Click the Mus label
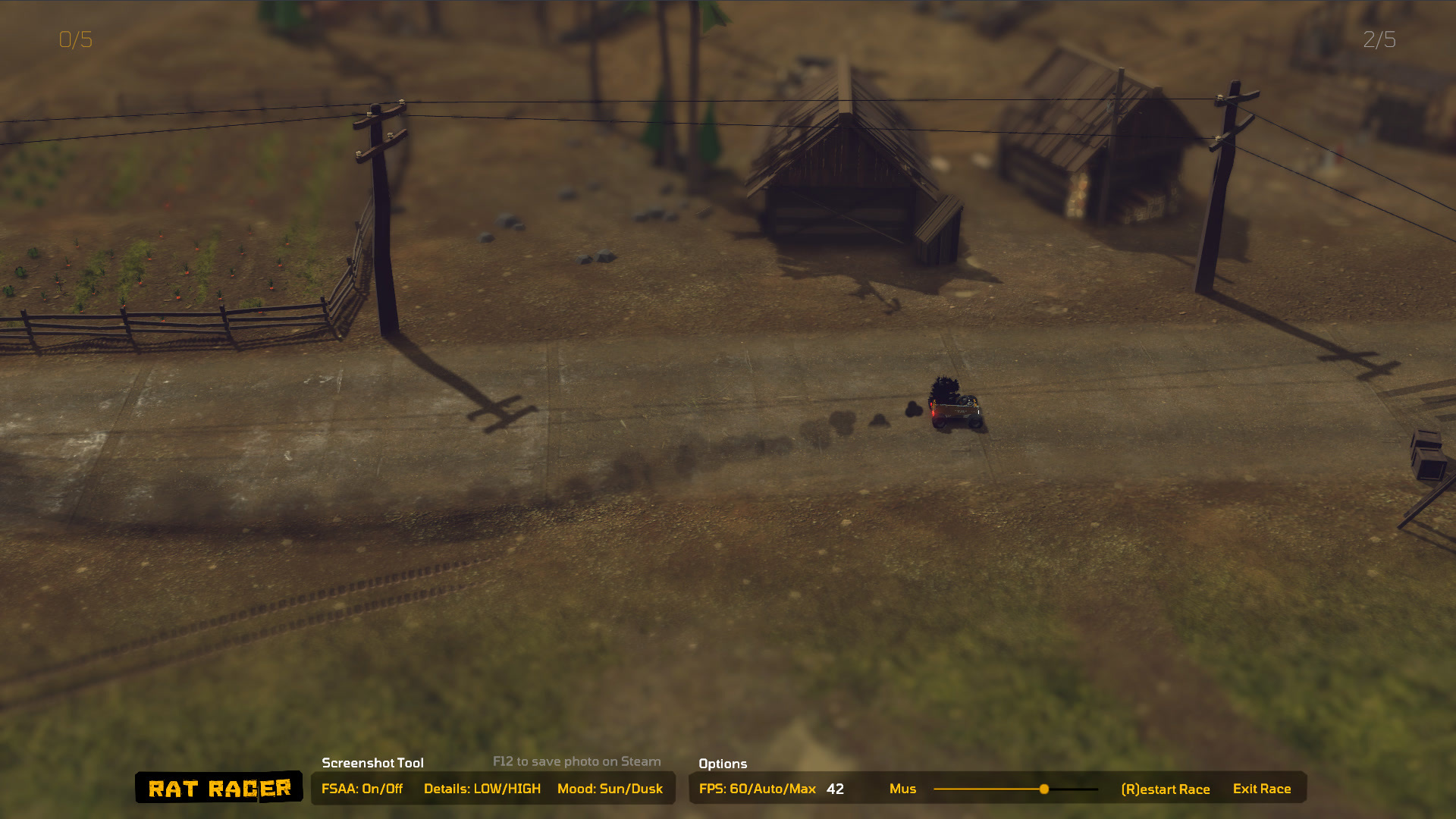The height and width of the screenshot is (819, 1456). (903, 789)
